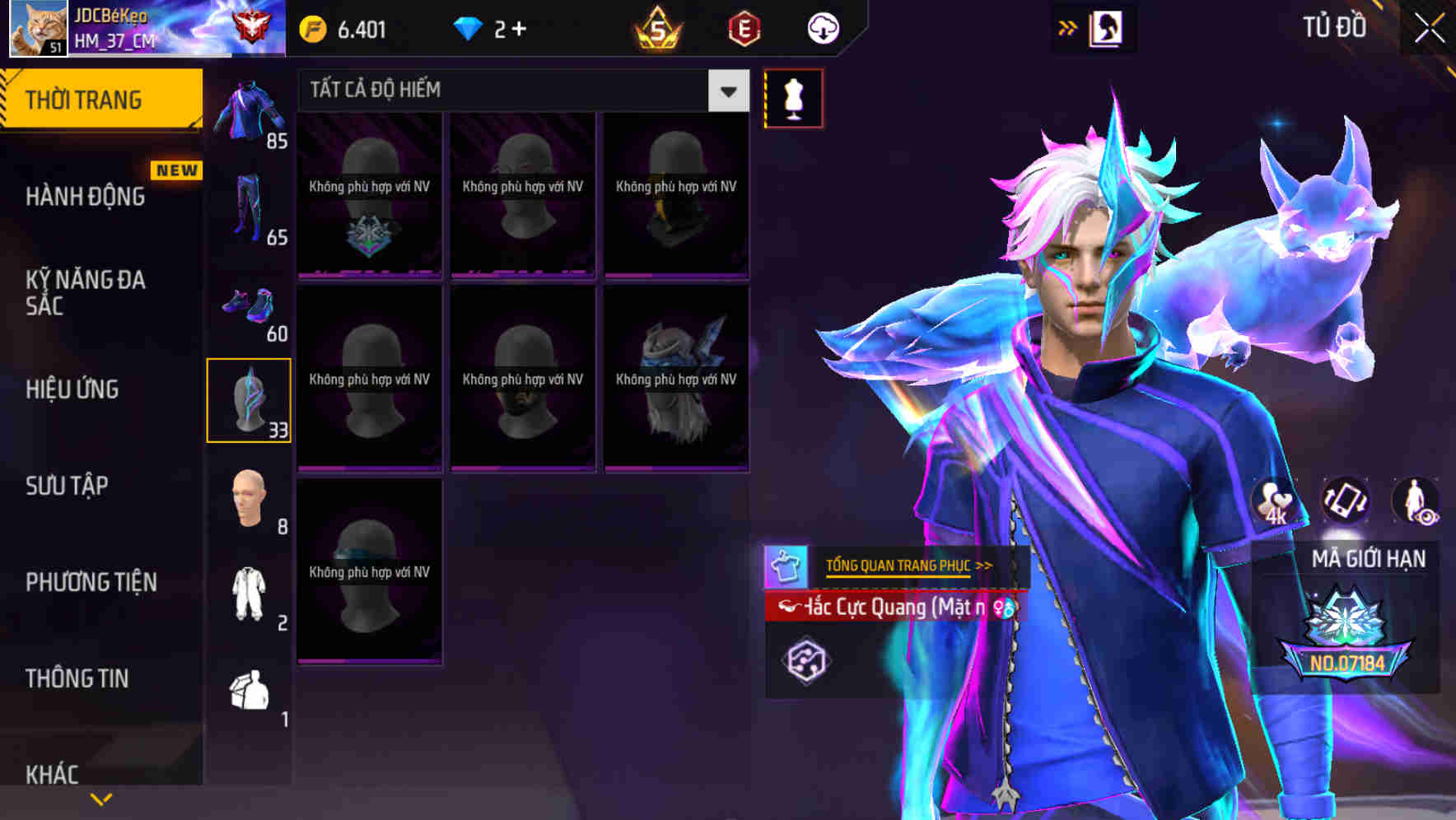The height and width of the screenshot is (820, 1456).
Task: Open the E-badge elite icon in top bar
Action: [745, 27]
